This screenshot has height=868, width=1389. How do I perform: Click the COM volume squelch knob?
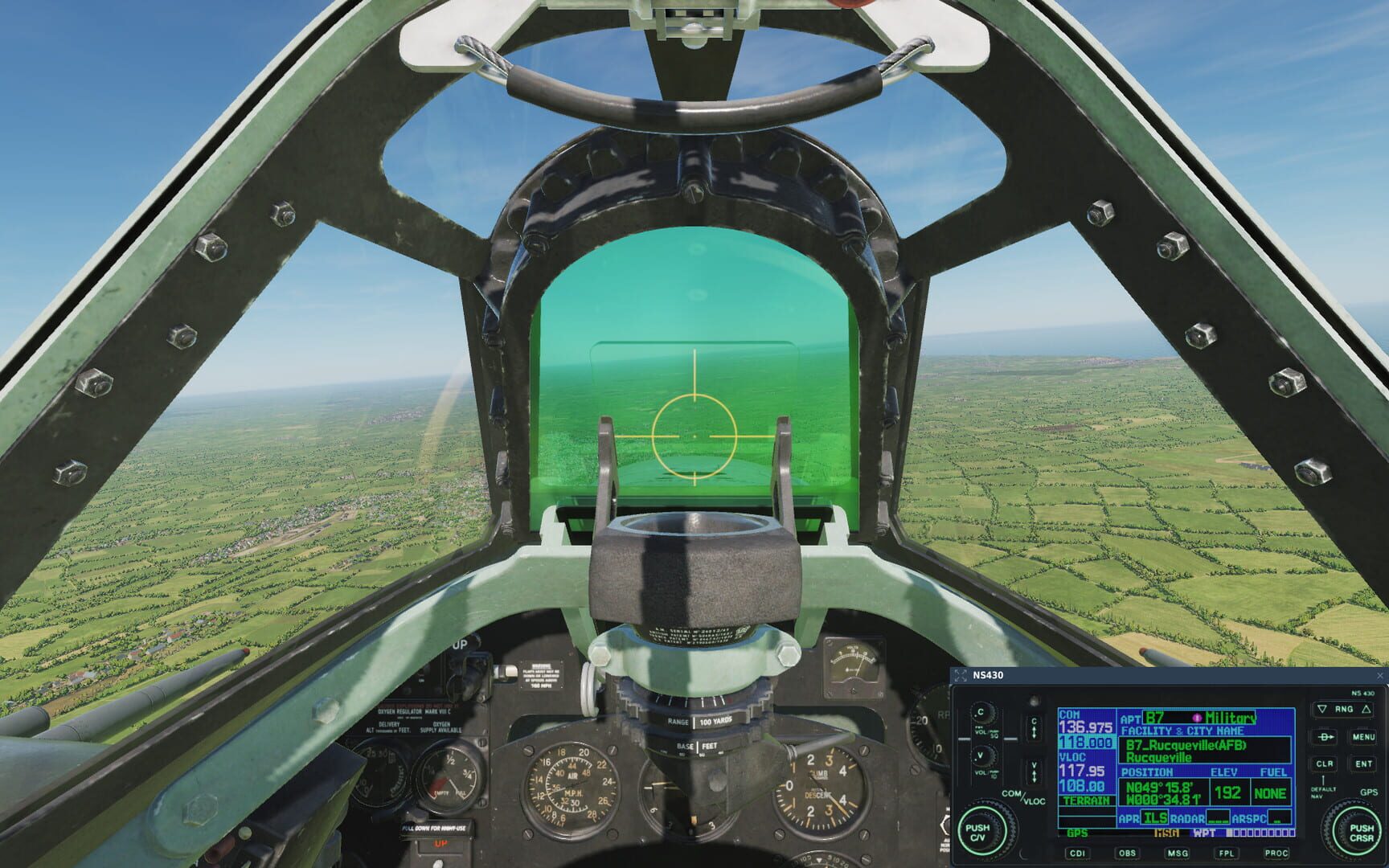(984, 714)
